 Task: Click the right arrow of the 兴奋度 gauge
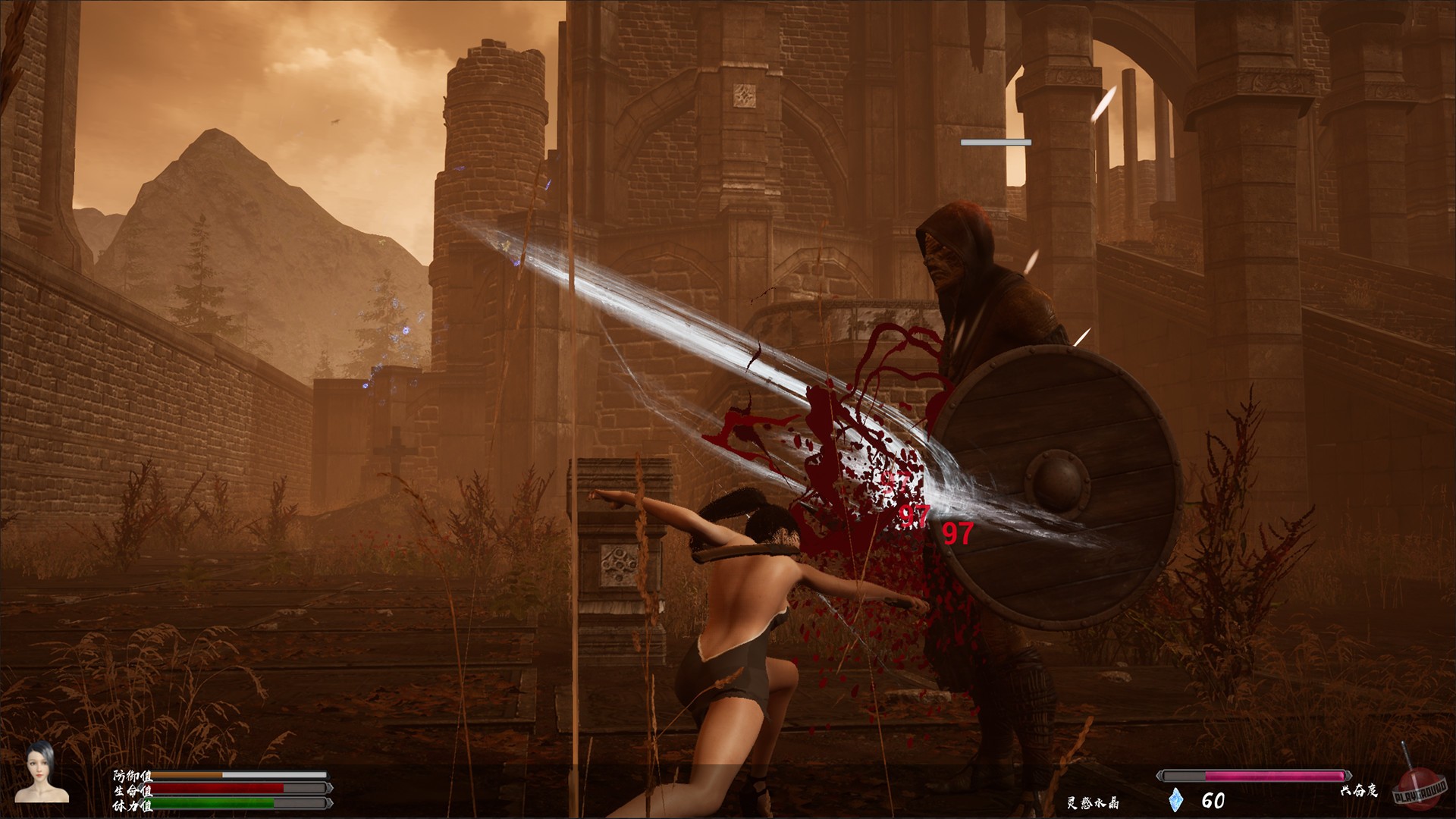tap(1349, 776)
